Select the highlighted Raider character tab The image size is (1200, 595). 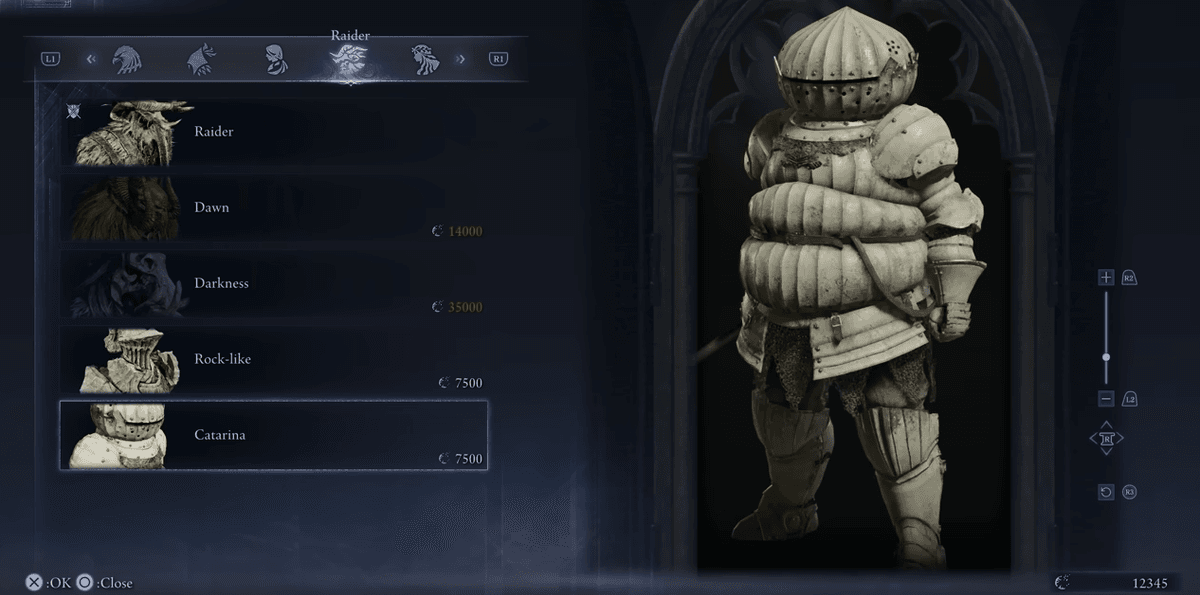click(349, 60)
